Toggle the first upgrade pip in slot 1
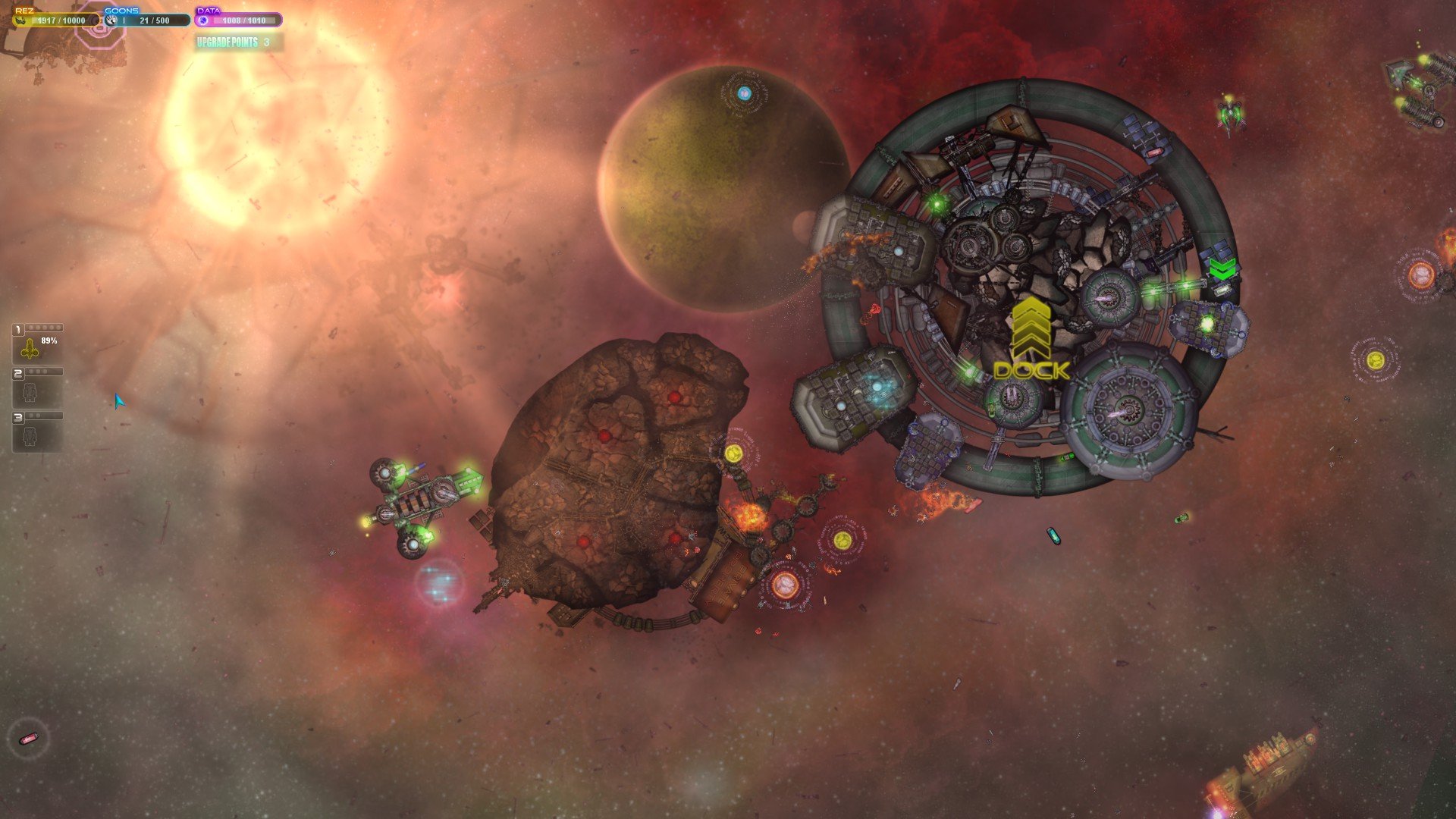This screenshot has height=819, width=1456. (x=31, y=327)
